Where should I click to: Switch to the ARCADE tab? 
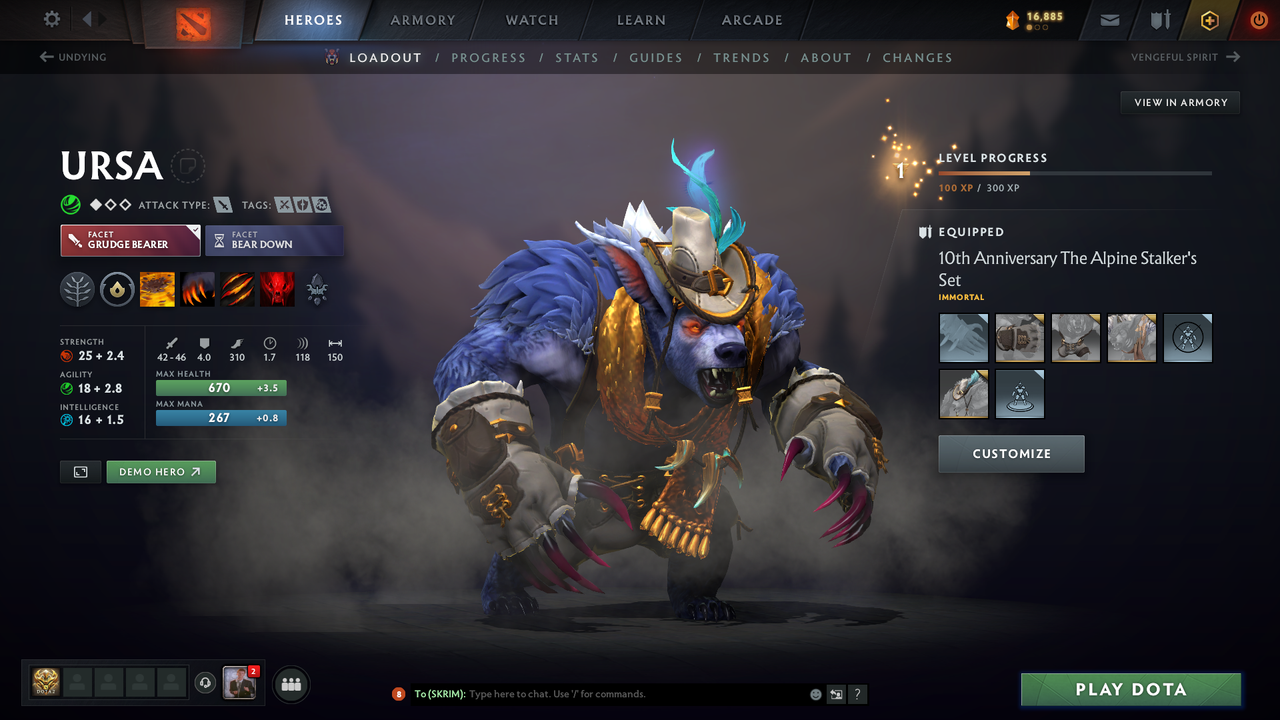point(751,20)
